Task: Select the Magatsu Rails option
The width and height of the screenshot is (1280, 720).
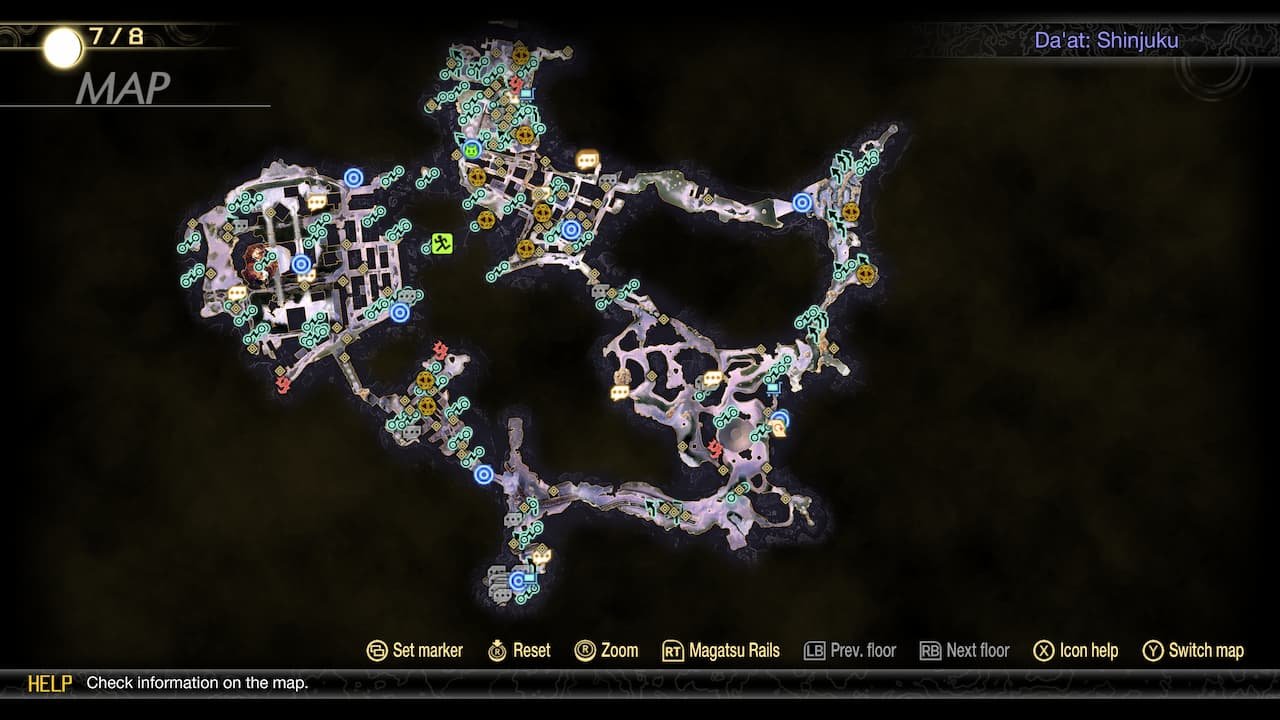Action: [x=730, y=650]
